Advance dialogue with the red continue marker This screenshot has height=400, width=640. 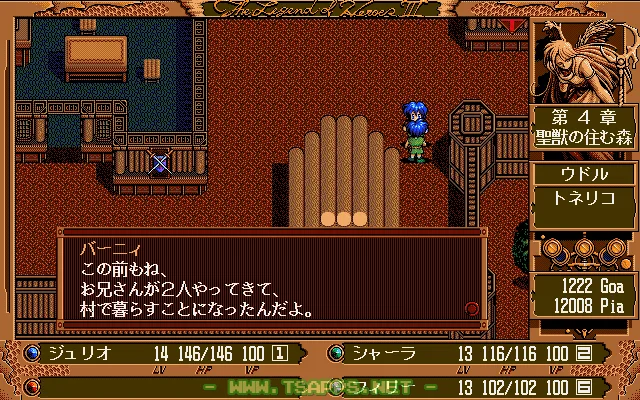[x=471, y=309]
